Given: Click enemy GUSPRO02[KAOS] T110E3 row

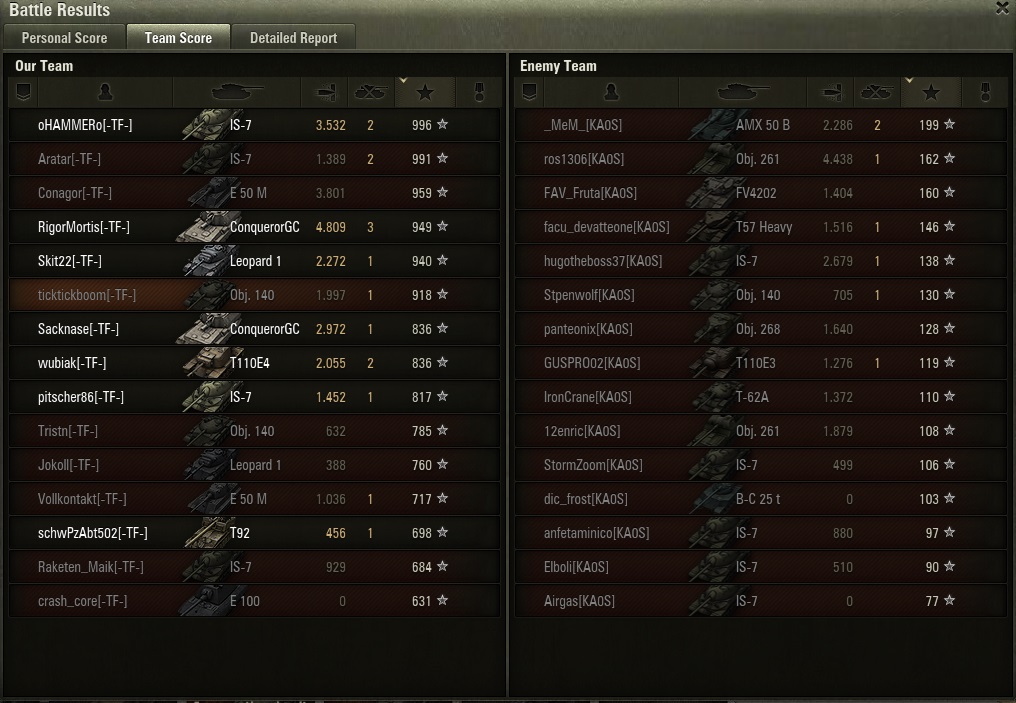Looking at the screenshot, I should [x=592, y=363].
